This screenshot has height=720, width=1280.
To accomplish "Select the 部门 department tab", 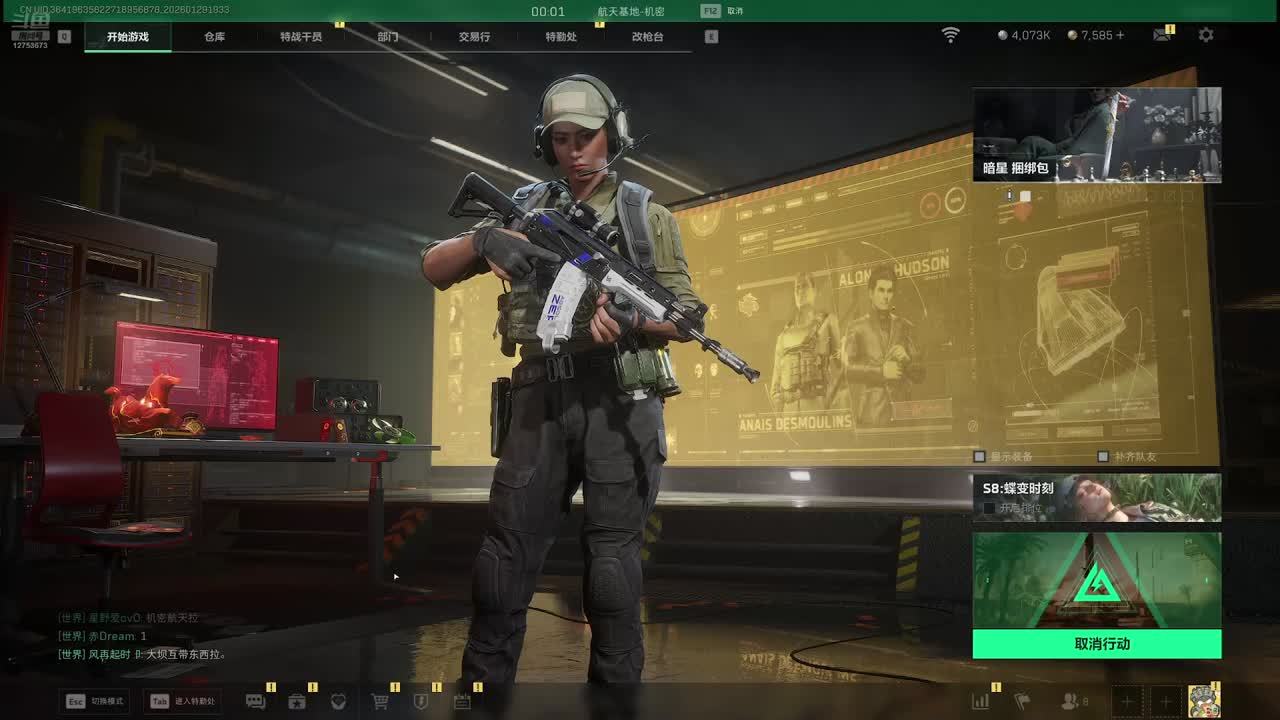I will click(388, 37).
